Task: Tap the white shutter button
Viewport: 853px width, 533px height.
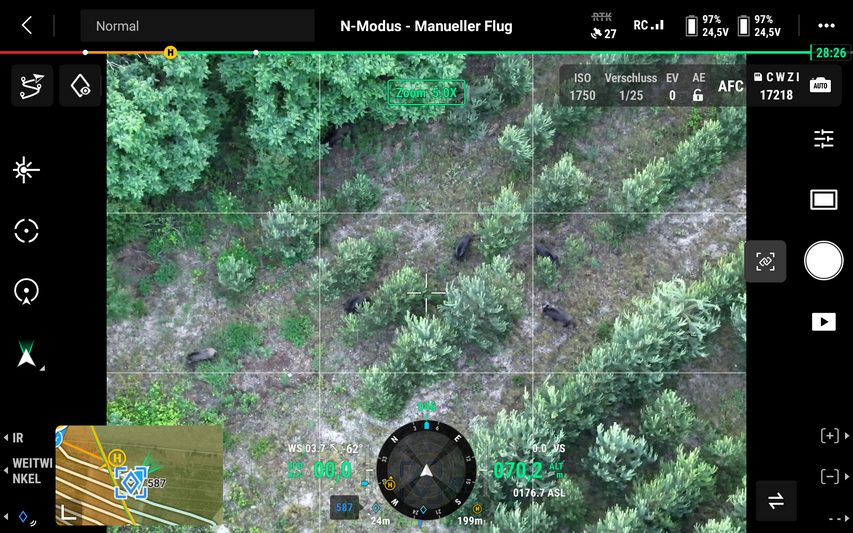Action: [823, 261]
